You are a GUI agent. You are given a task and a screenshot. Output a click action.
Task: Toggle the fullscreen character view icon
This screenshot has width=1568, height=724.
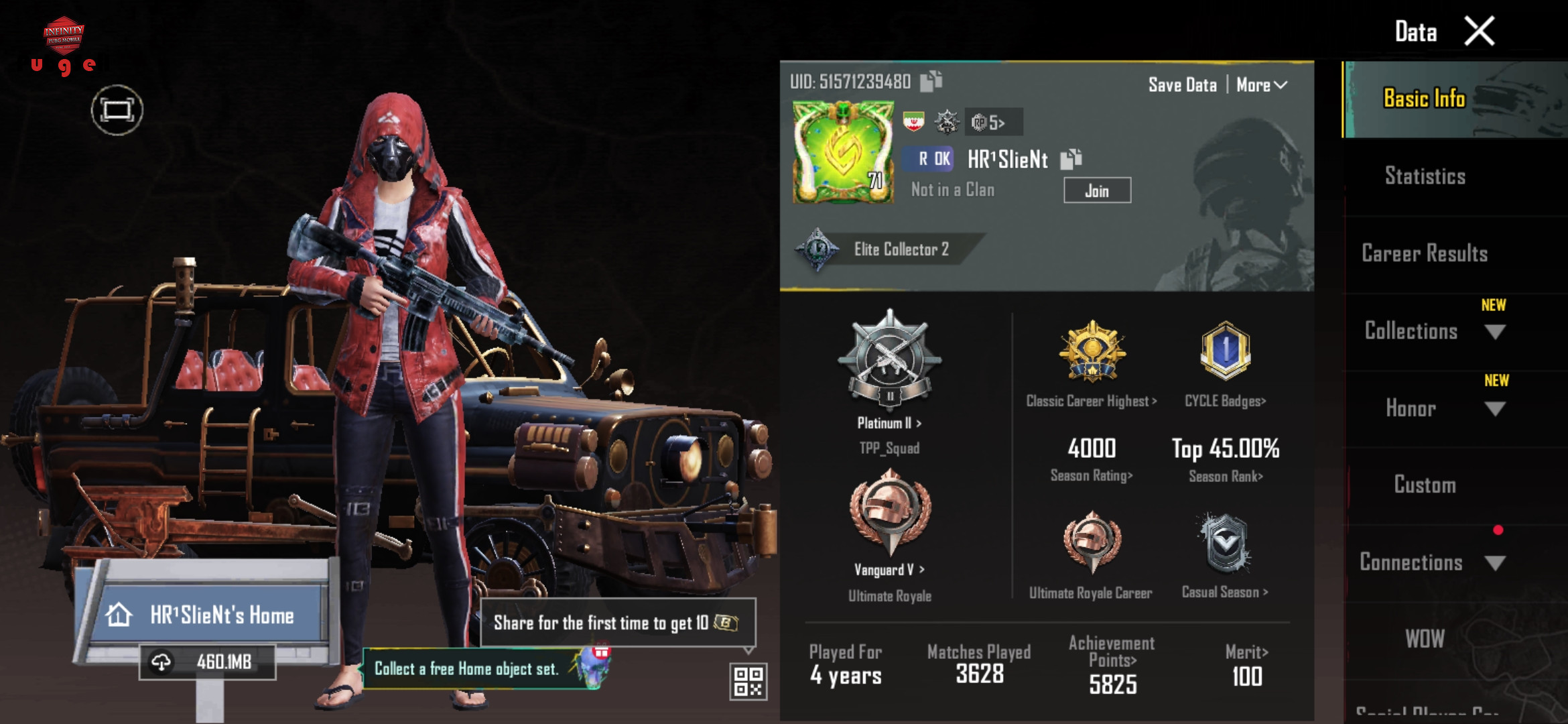point(117,110)
